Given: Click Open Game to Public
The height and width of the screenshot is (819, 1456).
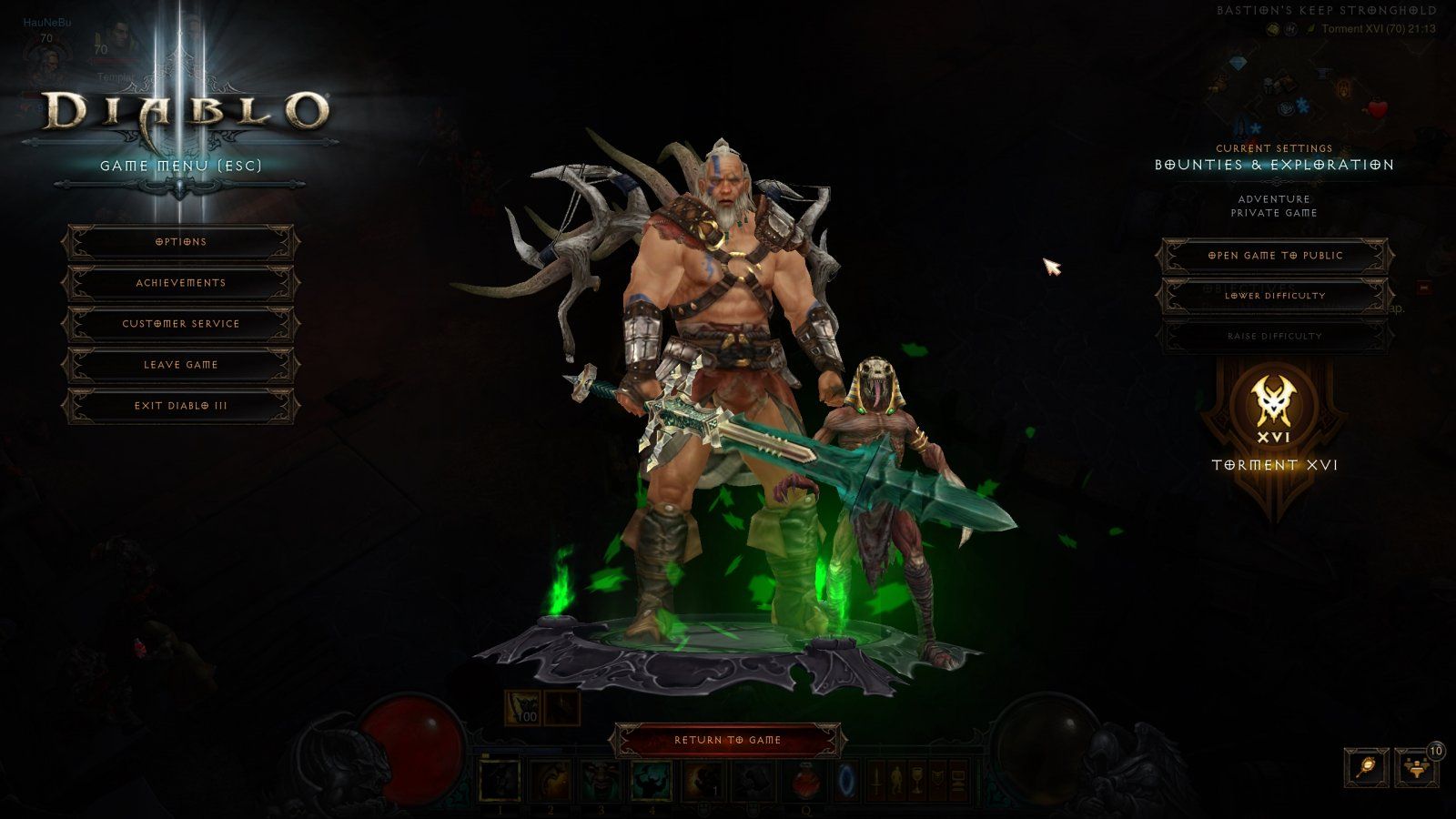Looking at the screenshot, I should (1275, 256).
